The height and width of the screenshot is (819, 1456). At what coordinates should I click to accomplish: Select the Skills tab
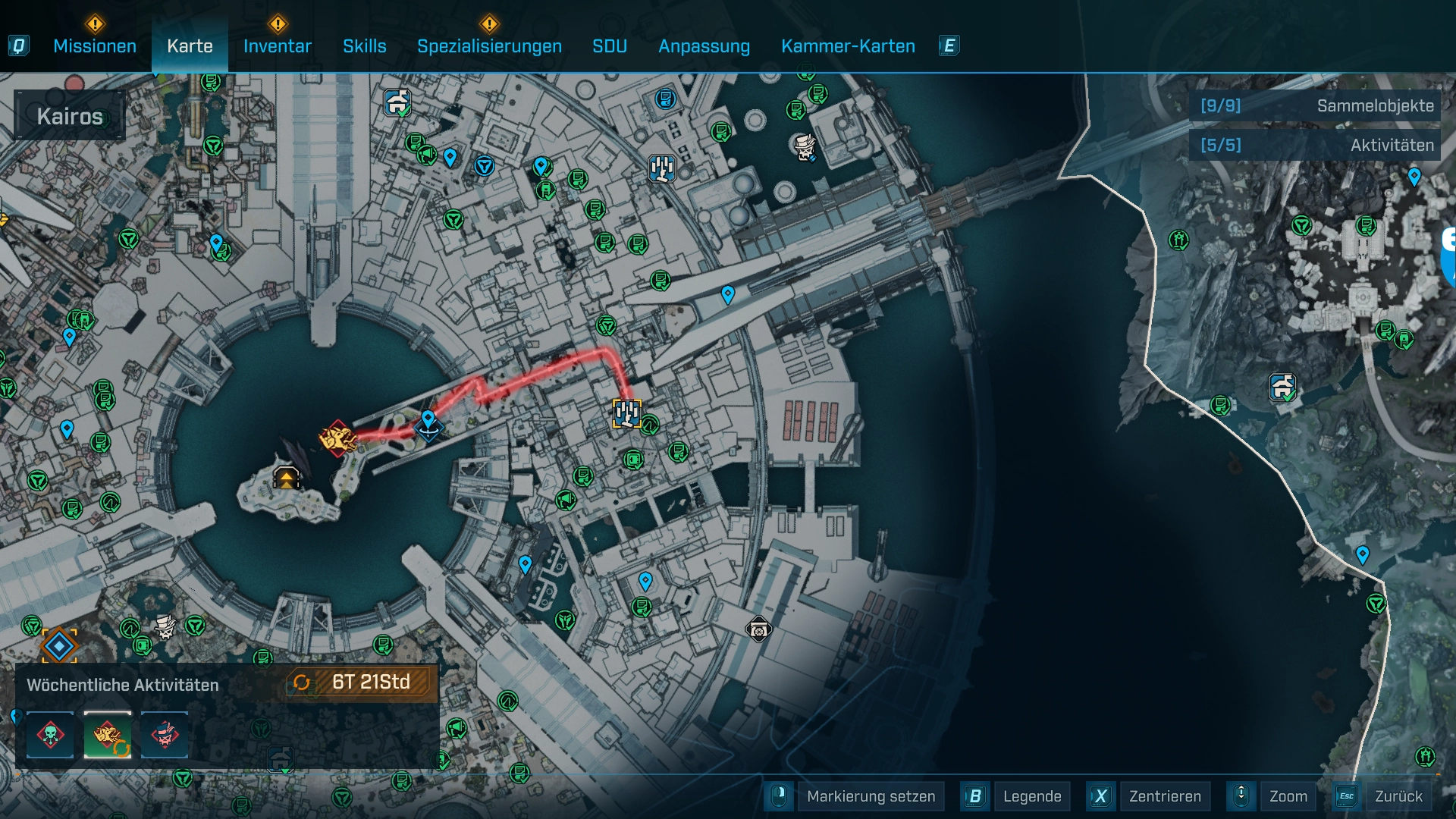364,46
